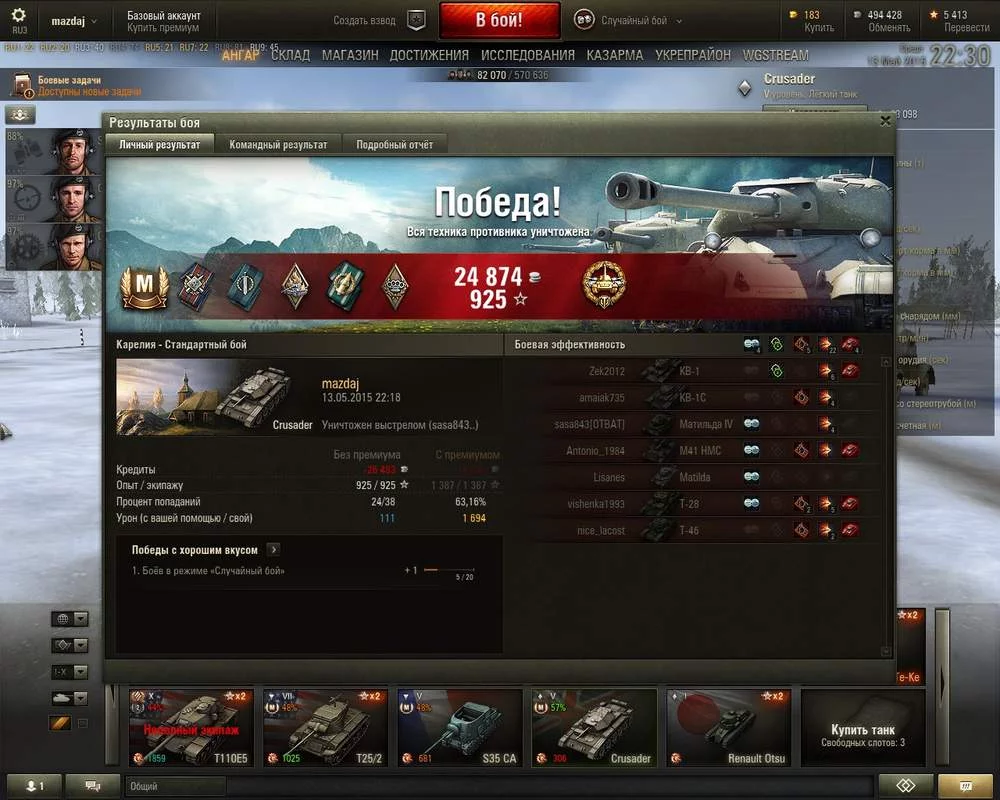Select the Личный результат tab
Screen dimensions: 1000x800
(x=160, y=145)
